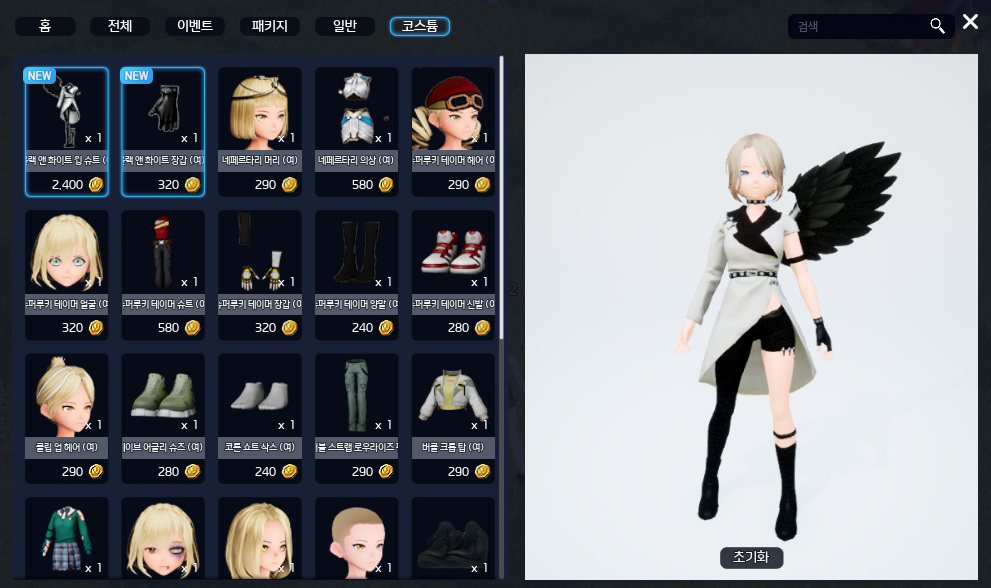This screenshot has height=588, width=991.
Task: Open the 전체 category tab
Action: (119, 26)
